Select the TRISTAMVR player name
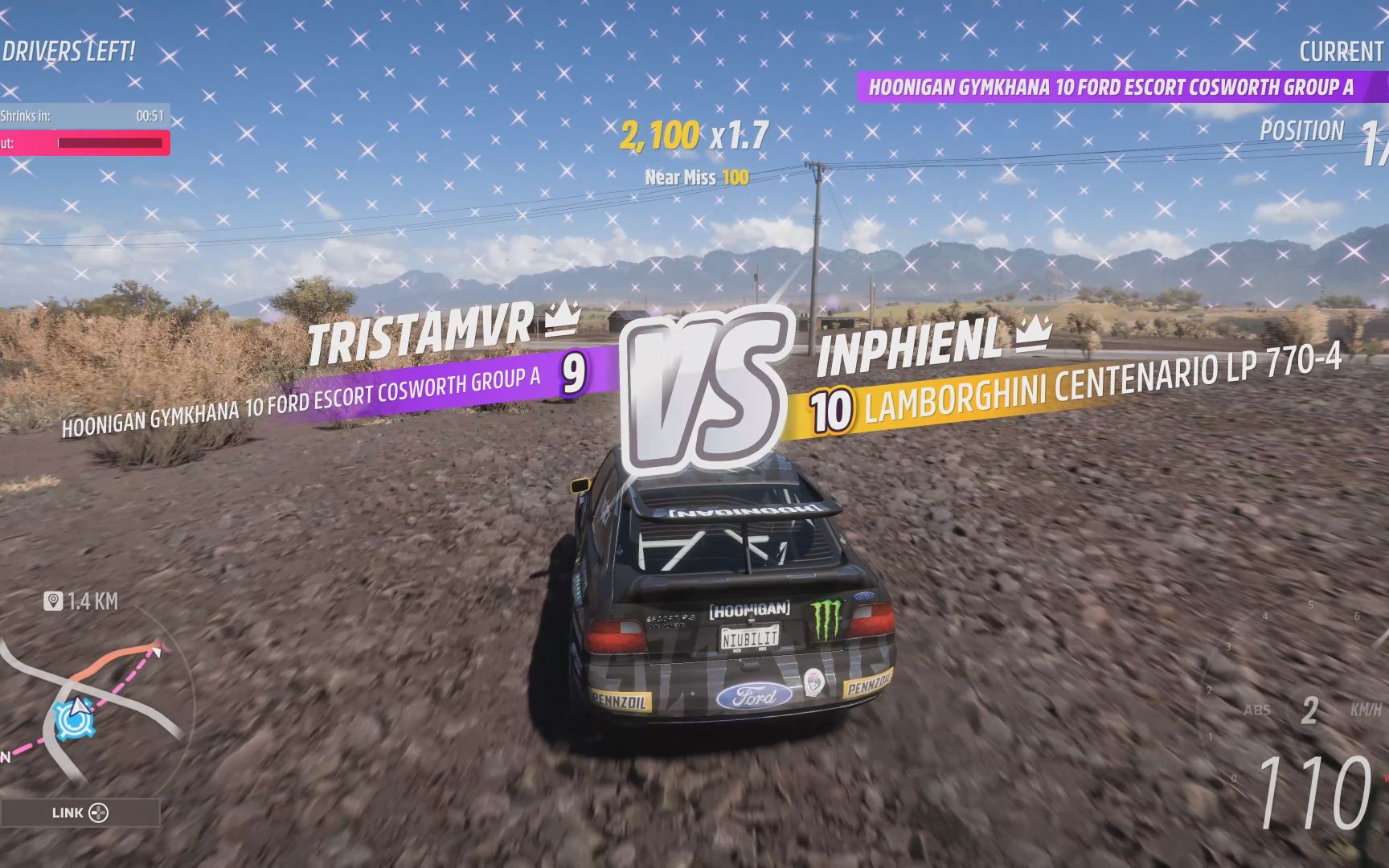The height and width of the screenshot is (868, 1389). click(420, 334)
